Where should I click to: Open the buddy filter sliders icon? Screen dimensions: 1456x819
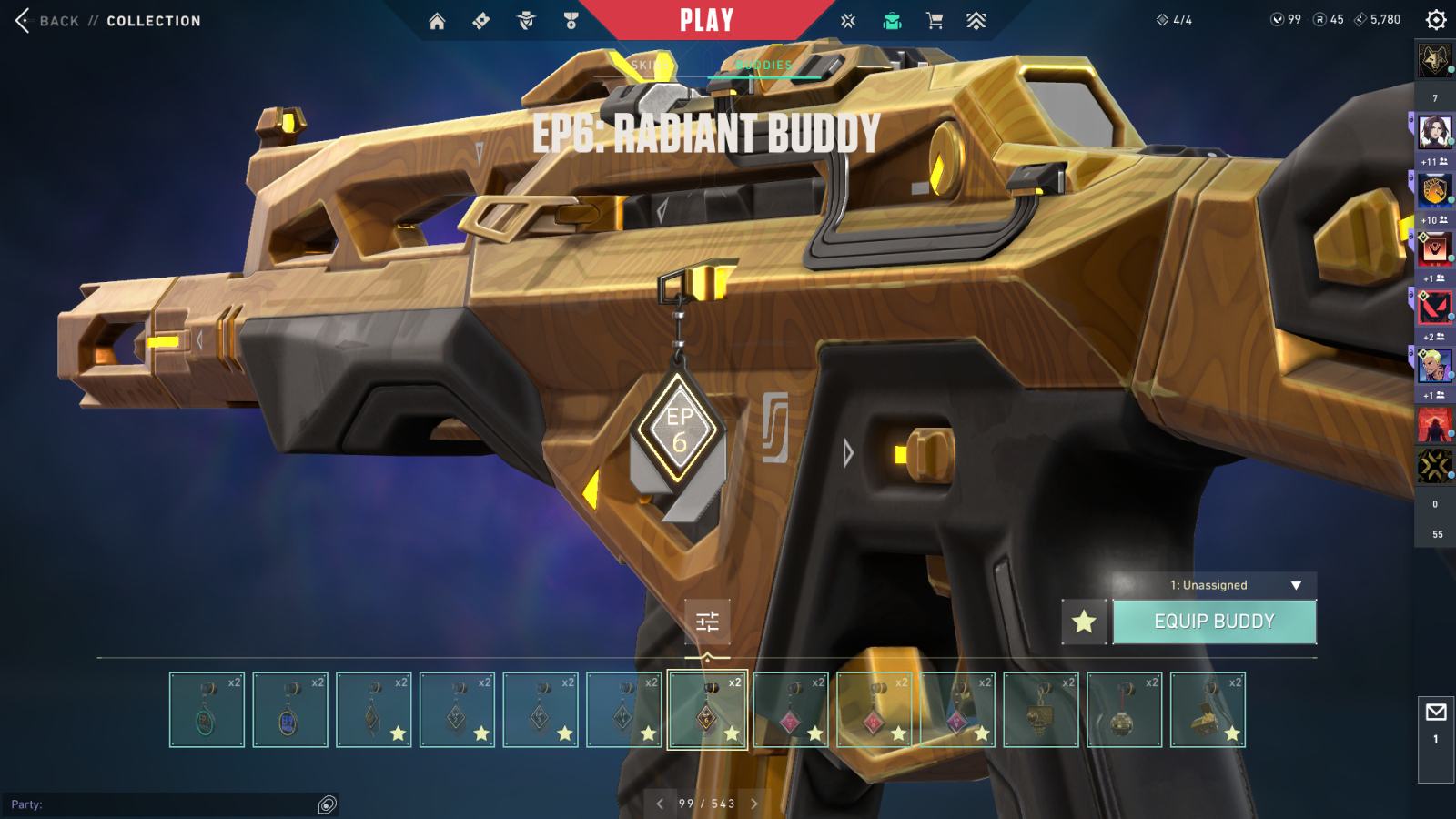(x=706, y=622)
